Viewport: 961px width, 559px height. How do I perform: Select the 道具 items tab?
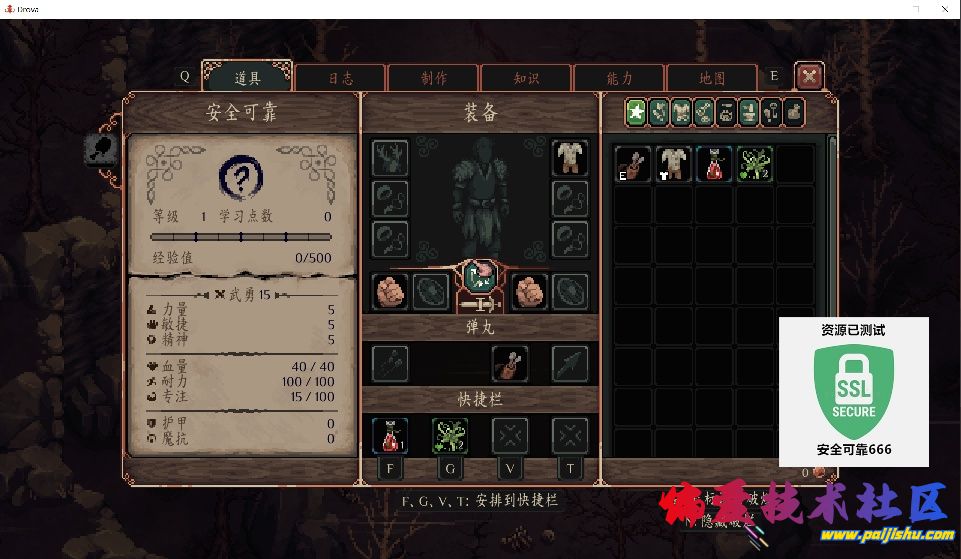click(x=247, y=78)
